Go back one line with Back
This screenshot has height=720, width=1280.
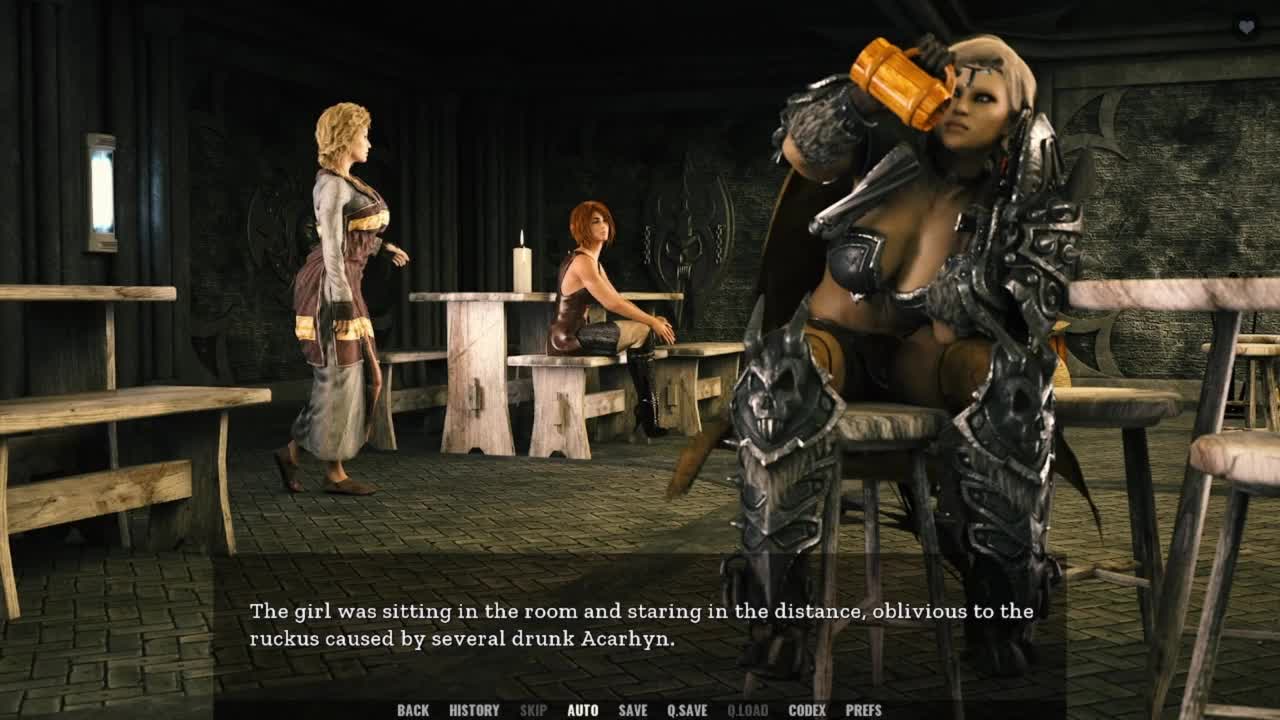(412, 710)
